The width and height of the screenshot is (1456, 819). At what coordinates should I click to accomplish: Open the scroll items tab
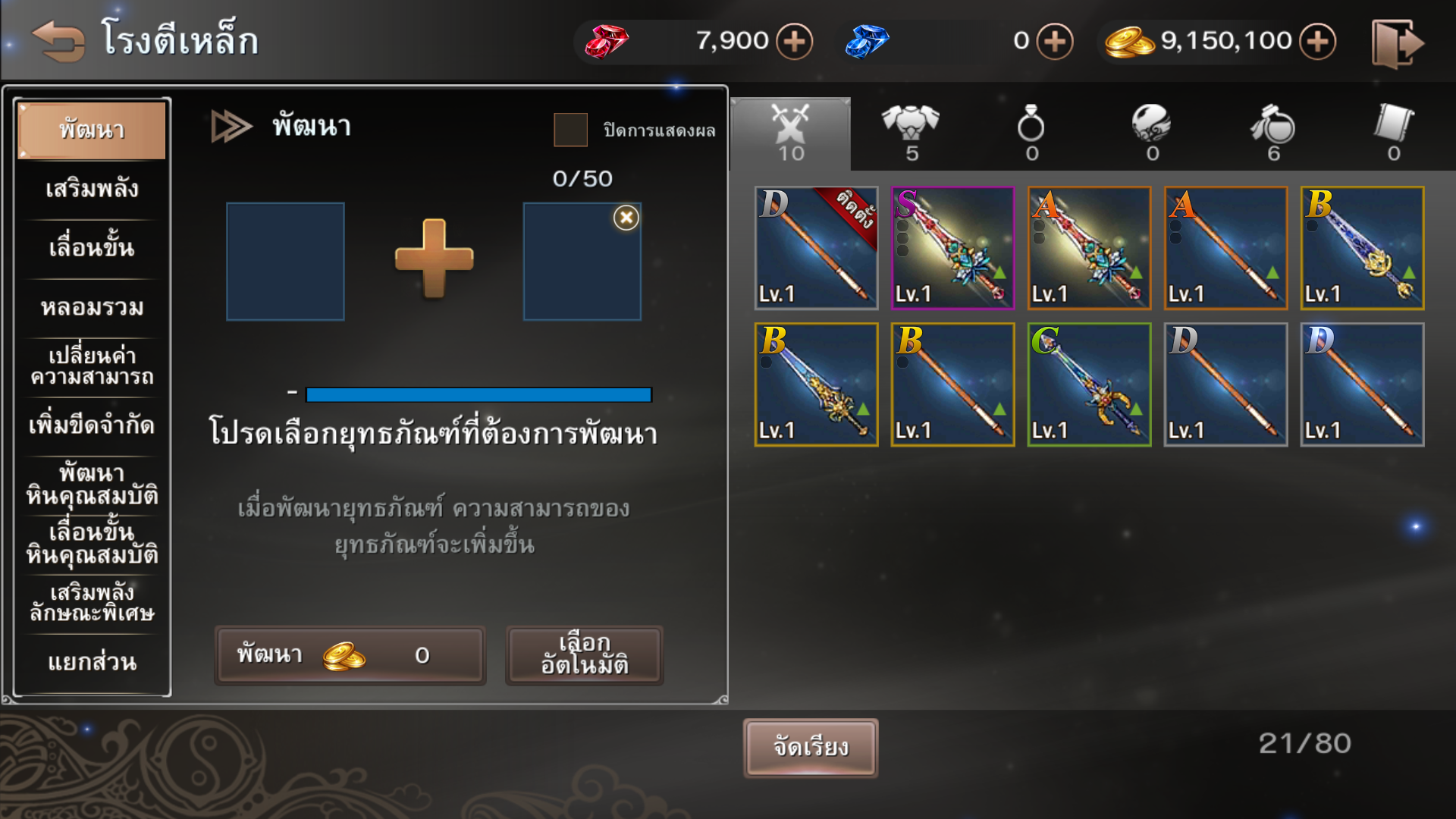coord(1394,133)
